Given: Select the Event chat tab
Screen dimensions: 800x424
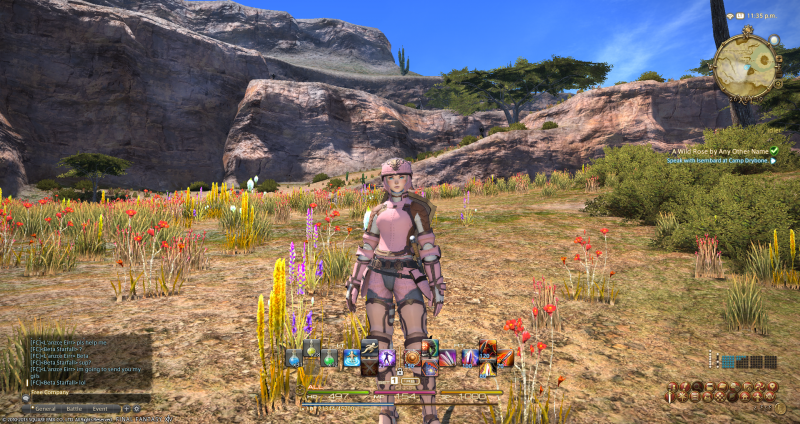Looking at the screenshot, I should click(99, 408).
